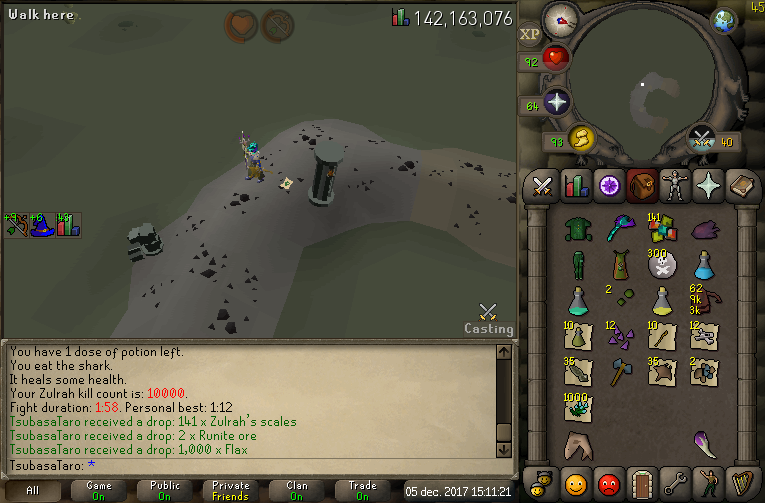
Task: Open the Quest List tab
Action: point(608,186)
